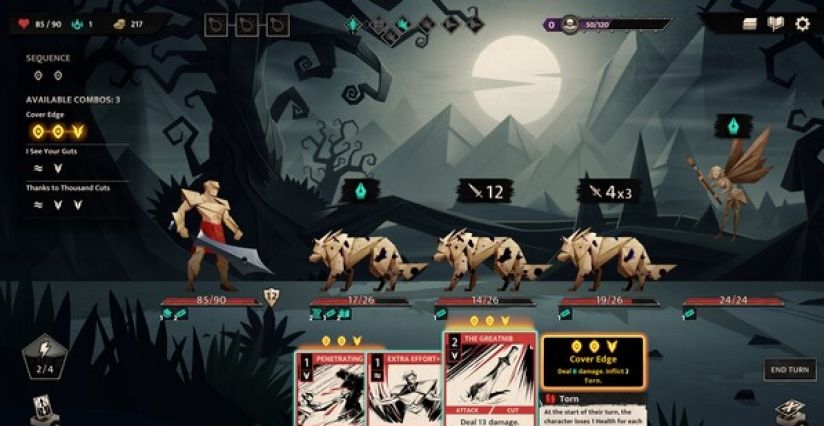
Task: Click the lightning energy counter badge
Action: [x=46, y=356]
